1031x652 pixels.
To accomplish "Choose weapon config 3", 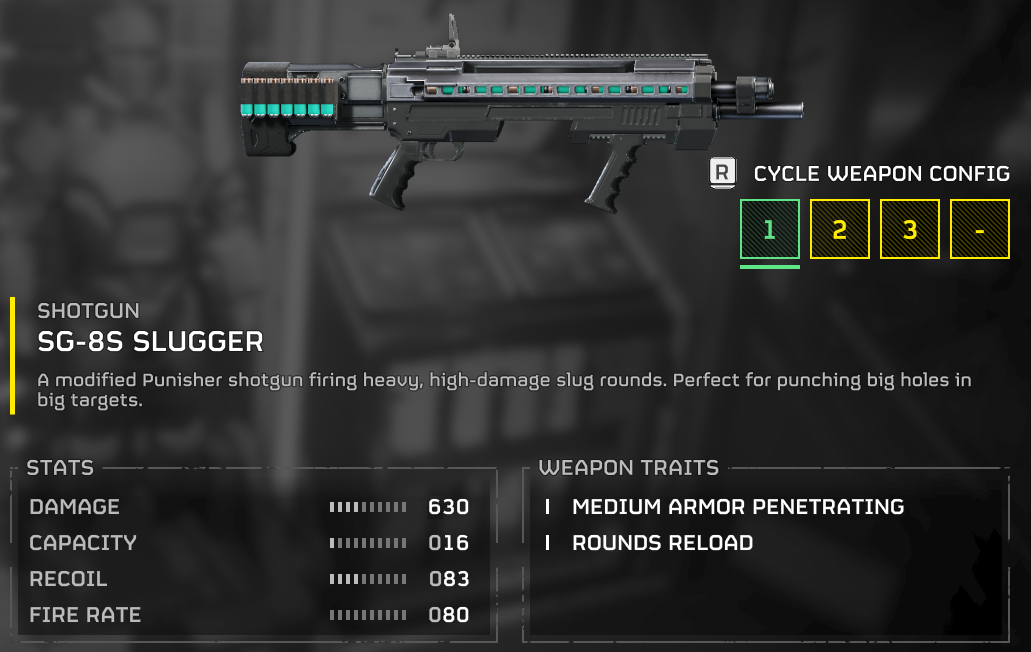I will coord(909,230).
